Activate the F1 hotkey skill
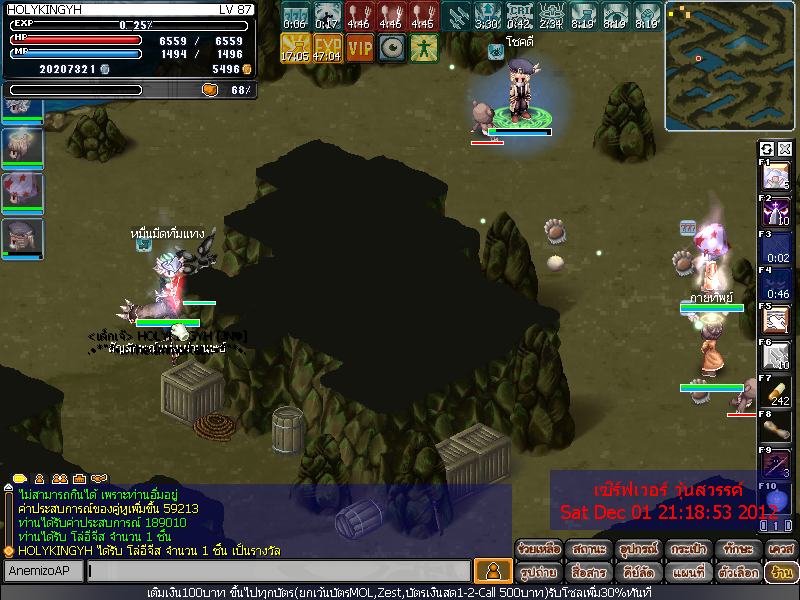This screenshot has height=600, width=800. [x=777, y=177]
